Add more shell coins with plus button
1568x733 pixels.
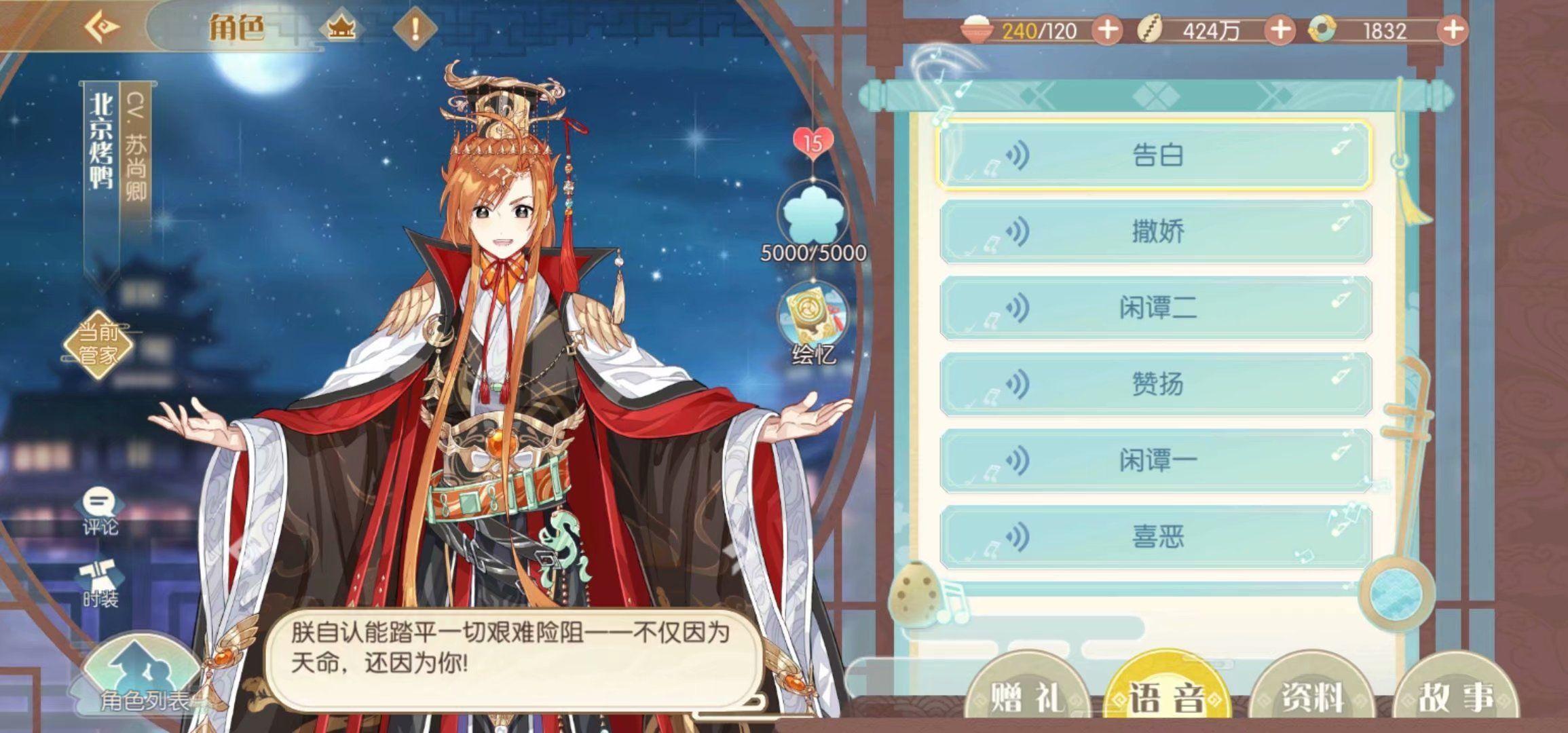point(1280,31)
